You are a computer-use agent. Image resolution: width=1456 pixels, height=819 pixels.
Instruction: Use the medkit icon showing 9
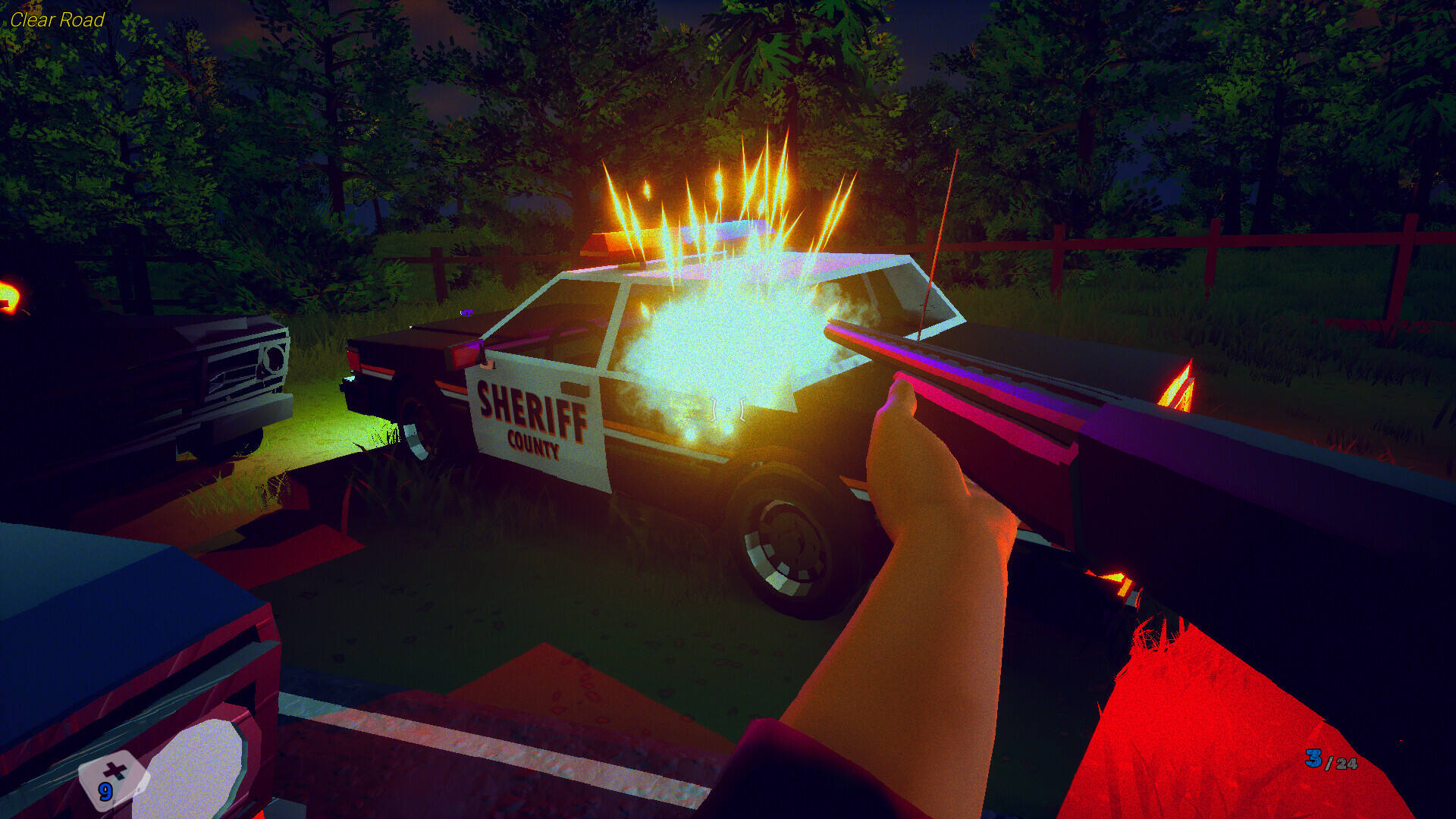click(x=111, y=781)
